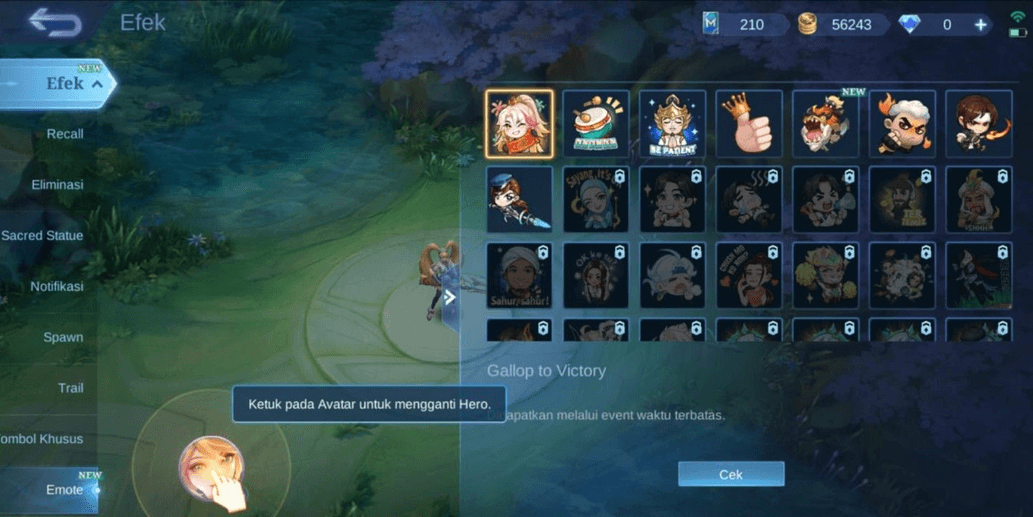Image resolution: width=1033 pixels, height=517 pixels.
Task: Choose the Trail effects tab
Action: 70,388
